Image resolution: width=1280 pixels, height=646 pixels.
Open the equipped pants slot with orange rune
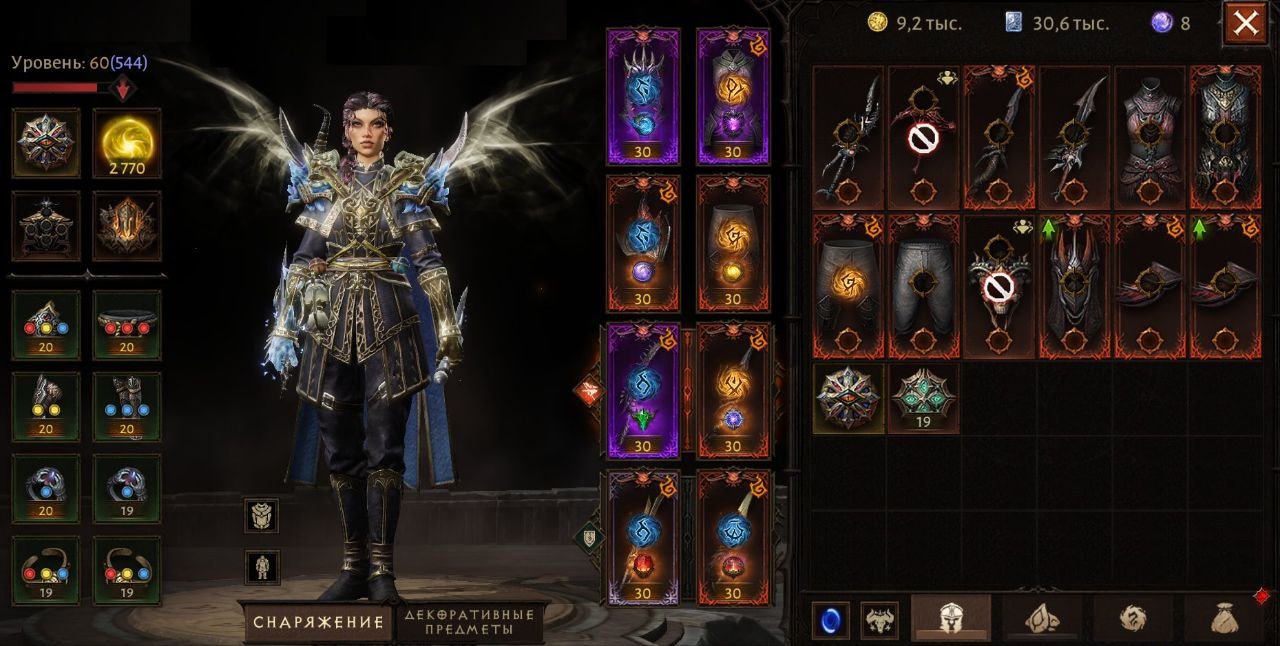click(x=733, y=244)
